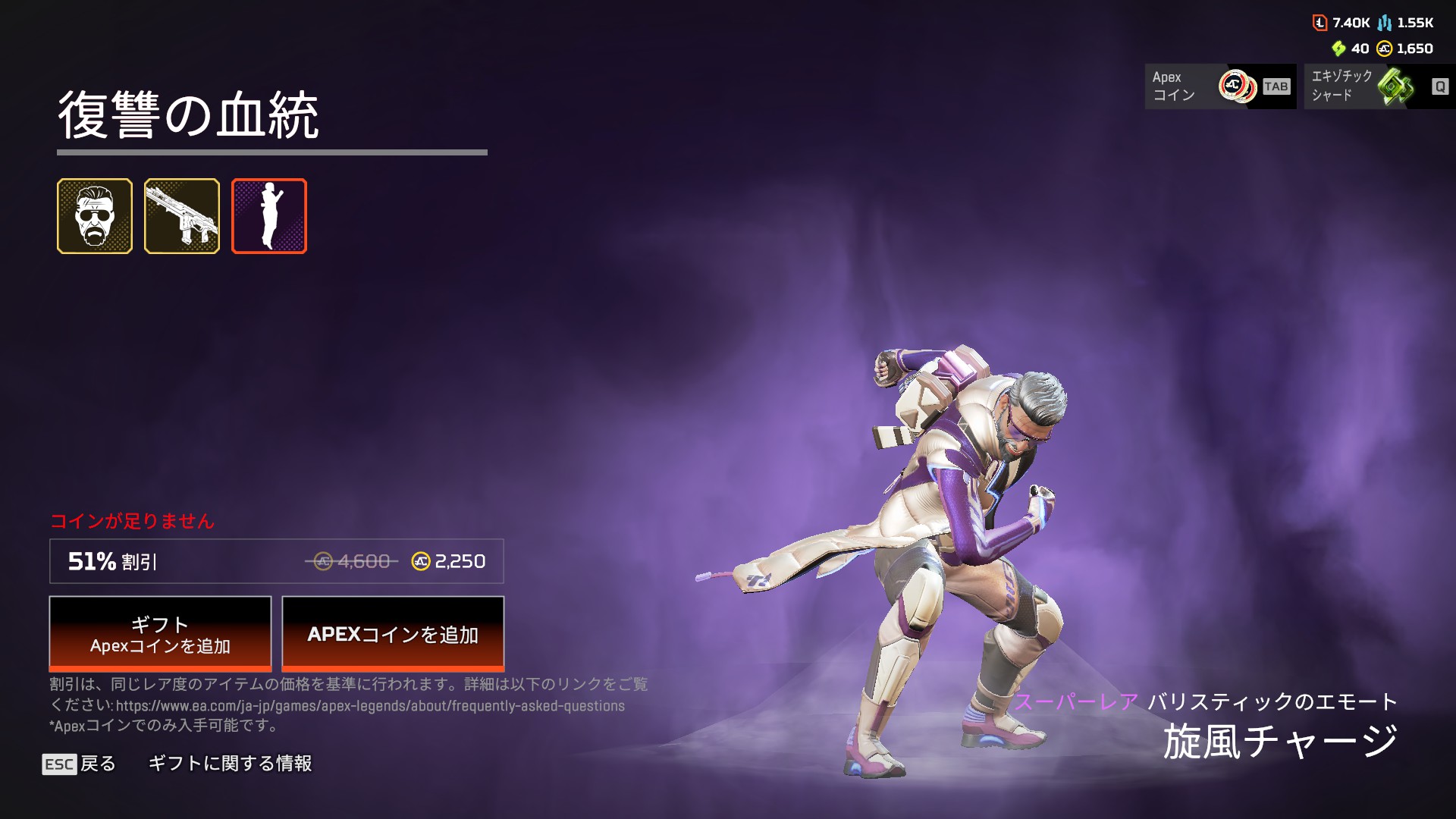Choose the highlighted emote thumbnail

click(x=269, y=216)
